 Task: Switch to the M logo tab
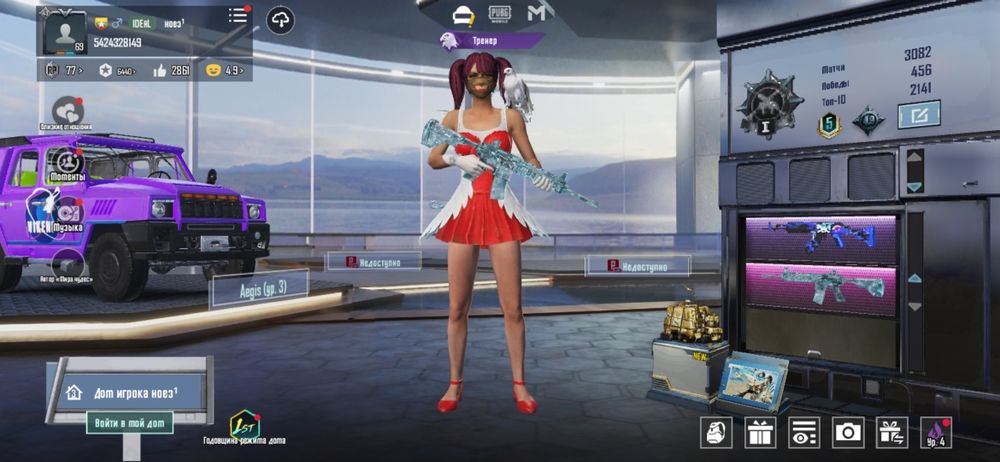pyautogui.click(x=540, y=13)
